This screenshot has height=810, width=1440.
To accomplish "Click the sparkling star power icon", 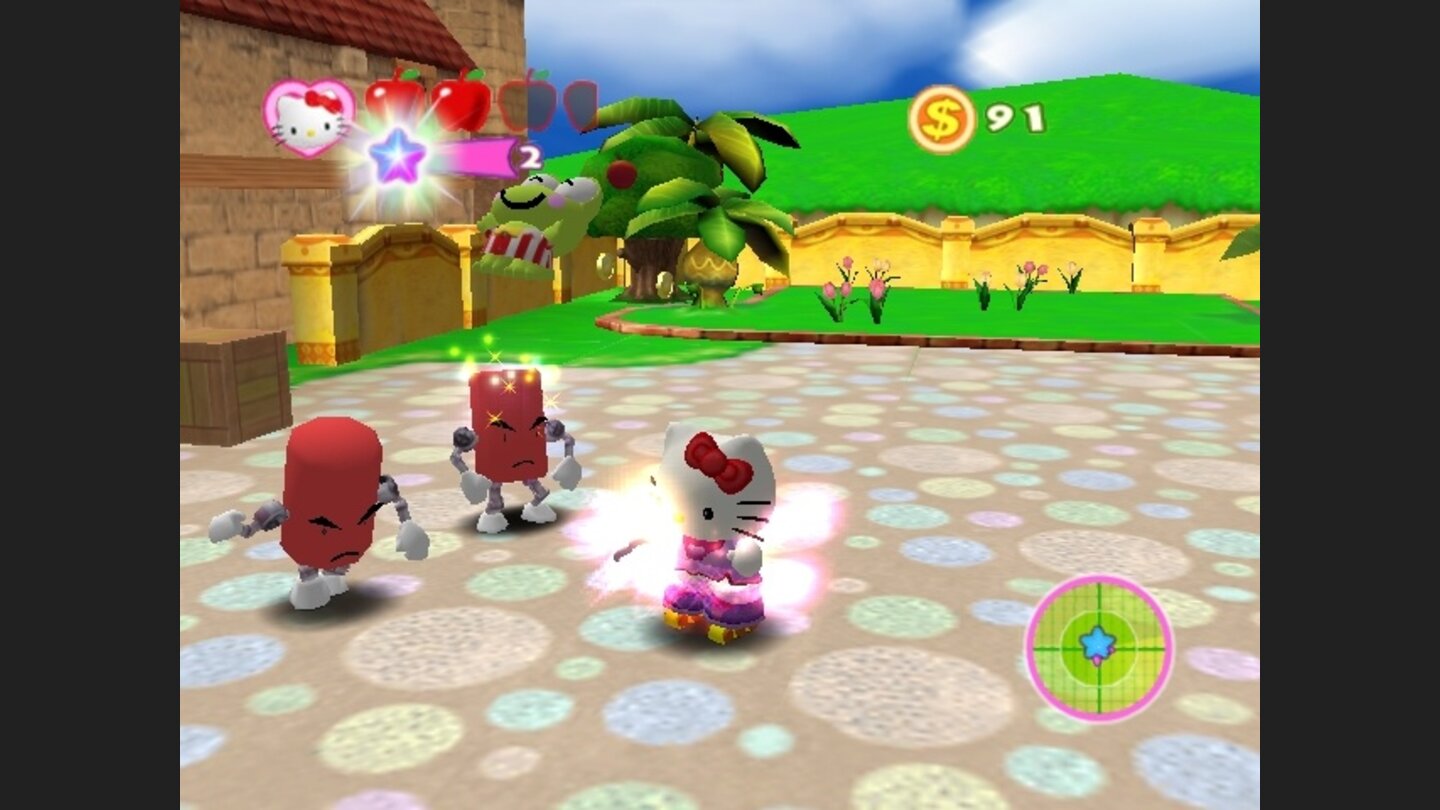I will 399,156.
